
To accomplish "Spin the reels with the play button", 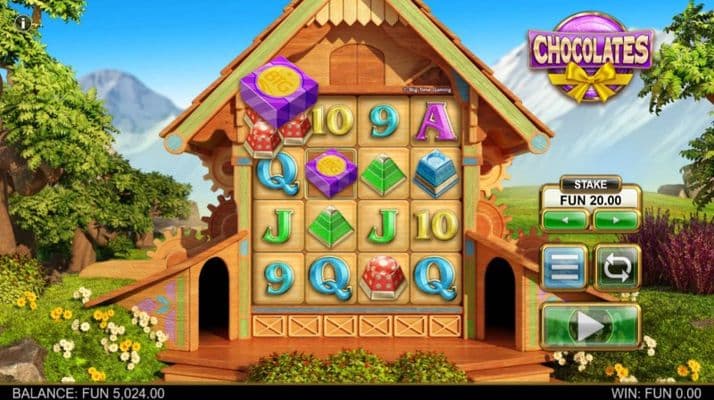I will click(x=590, y=325).
